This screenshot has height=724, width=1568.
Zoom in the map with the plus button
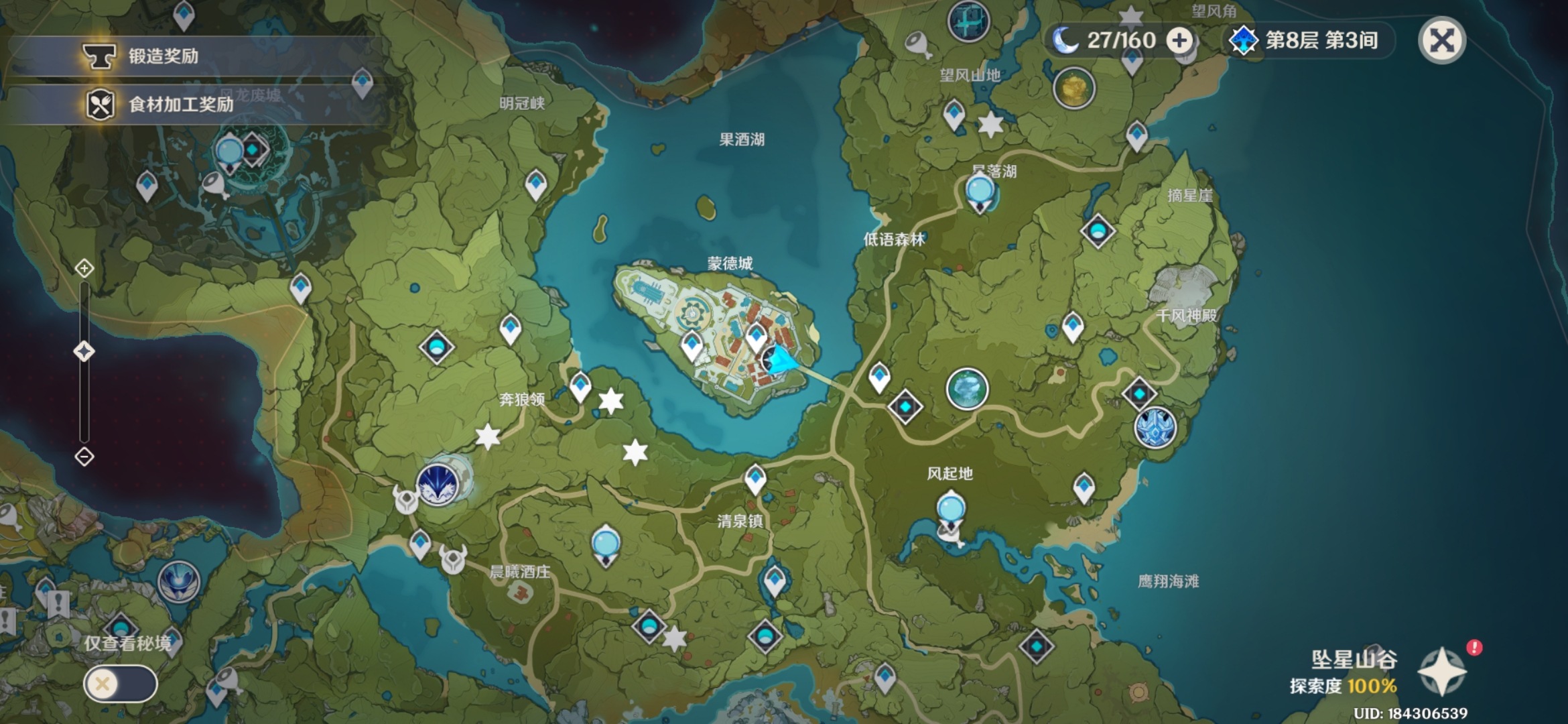tap(84, 269)
